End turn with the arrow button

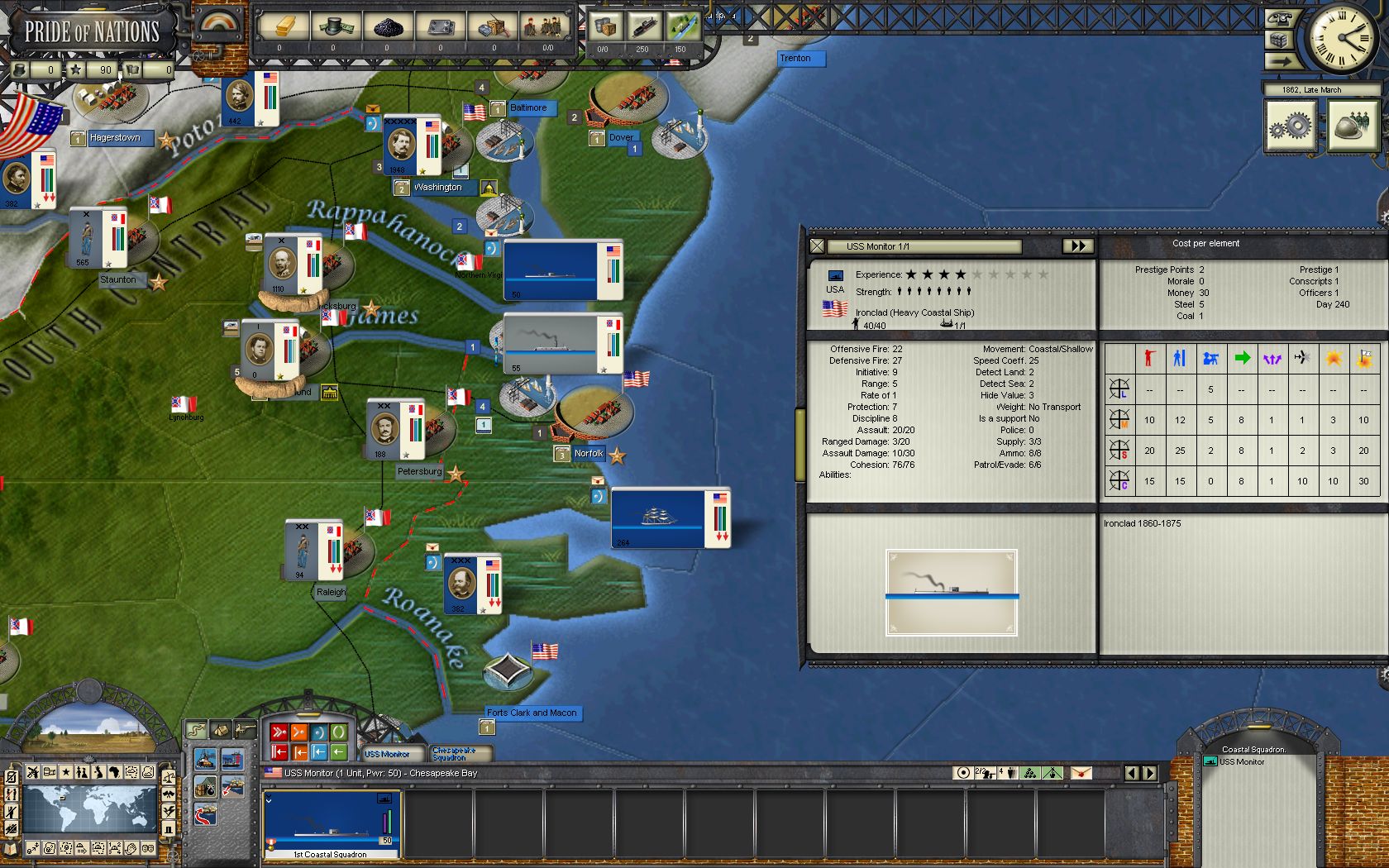coord(1280,60)
